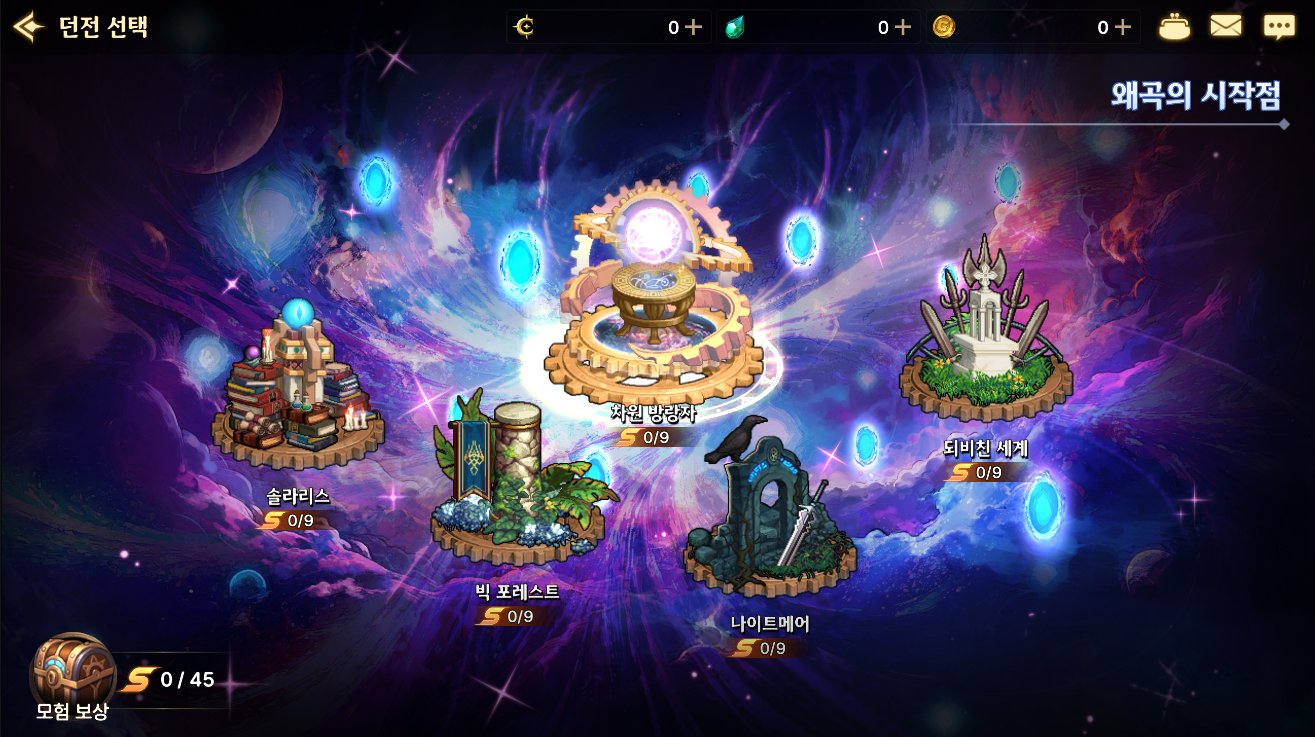This screenshot has width=1315, height=737.
Task: Add more of the gold C currency
Action: pos(693,27)
